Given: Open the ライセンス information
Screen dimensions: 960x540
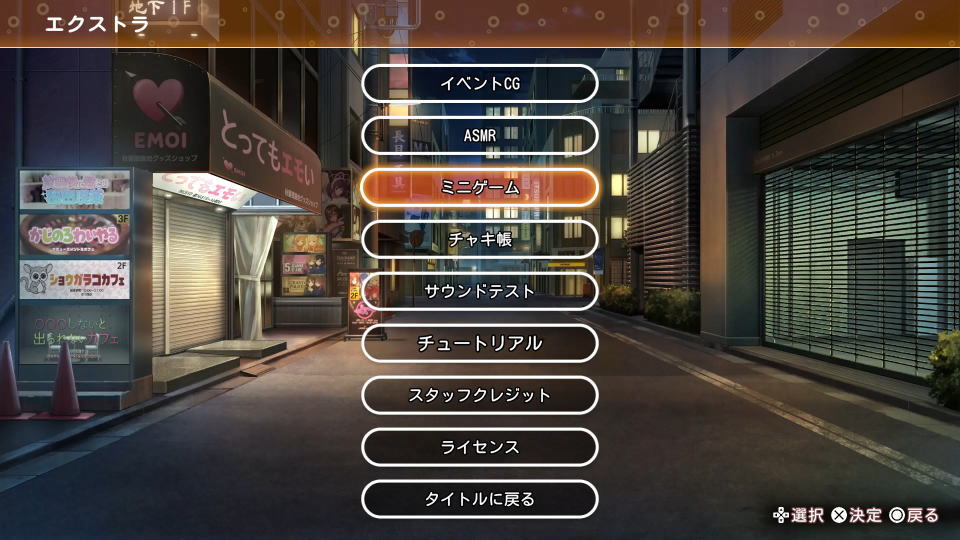Looking at the screenshot, I should coord(480,447).
